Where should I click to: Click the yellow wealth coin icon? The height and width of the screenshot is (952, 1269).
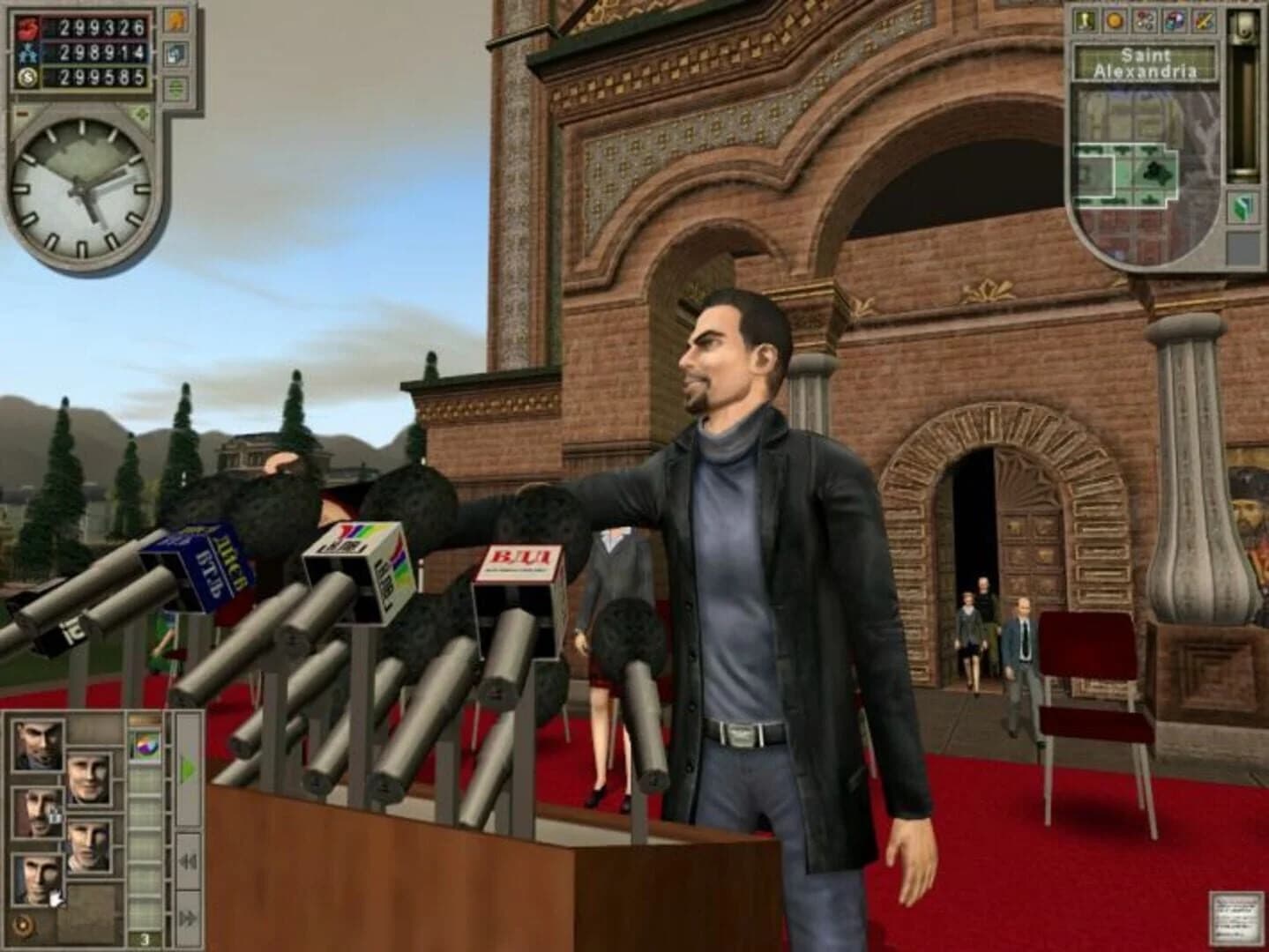tap(27, 78)
